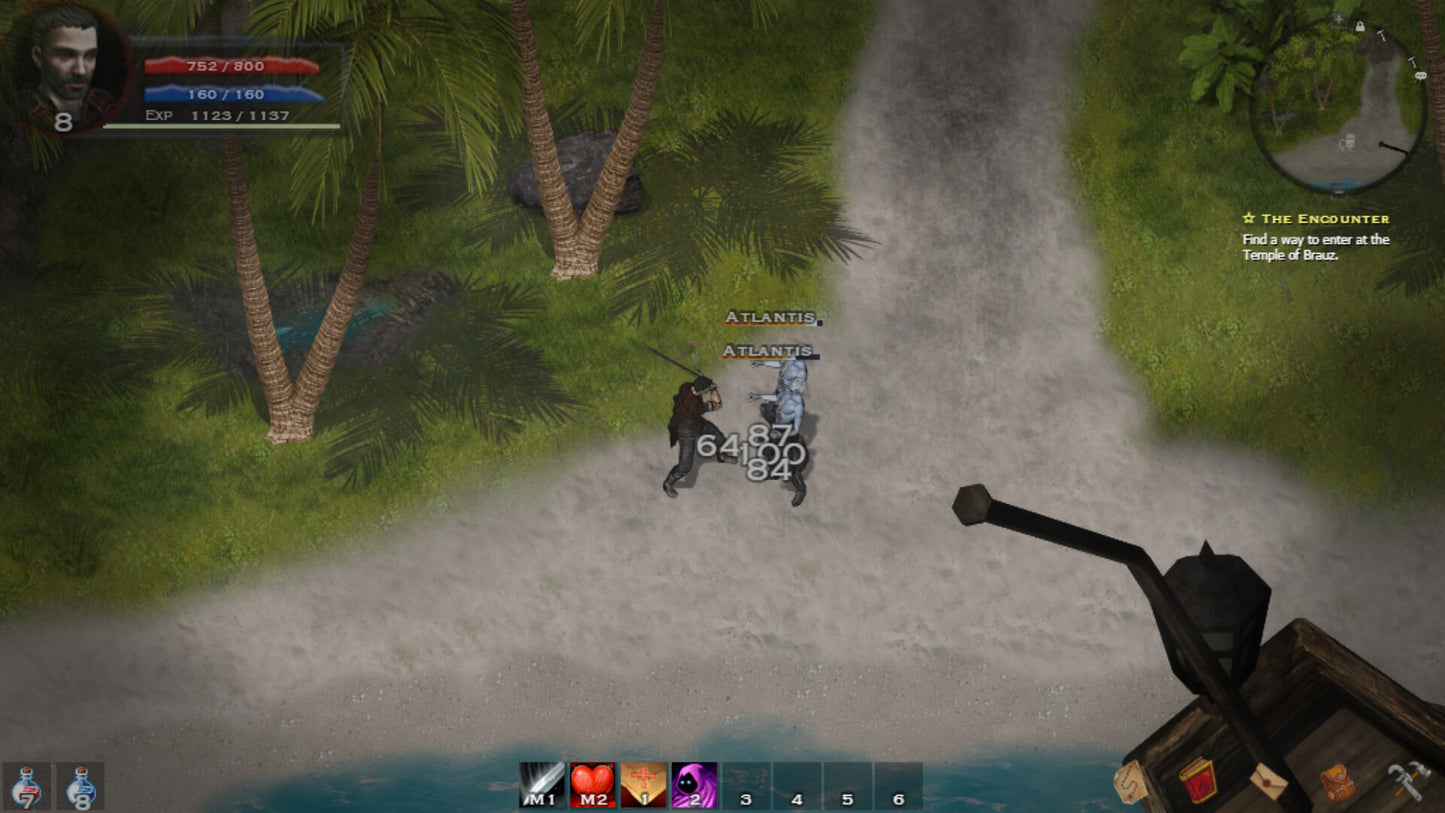
Task: Drink the red health potion
Action: coord(27,787)
